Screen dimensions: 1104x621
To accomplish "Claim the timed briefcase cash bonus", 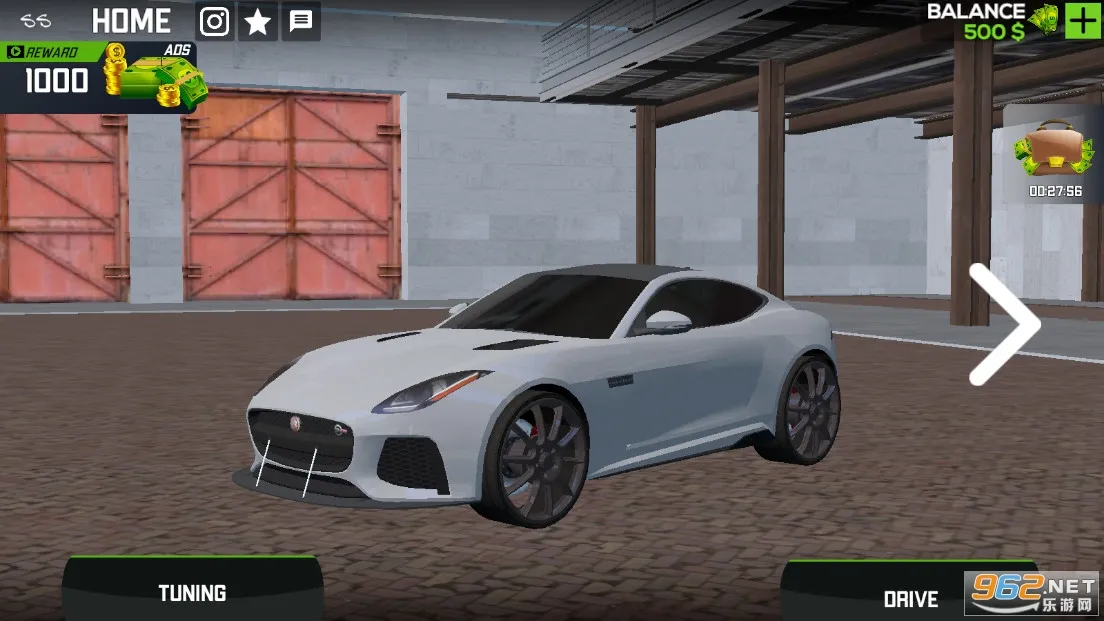I will (1053, 155).
